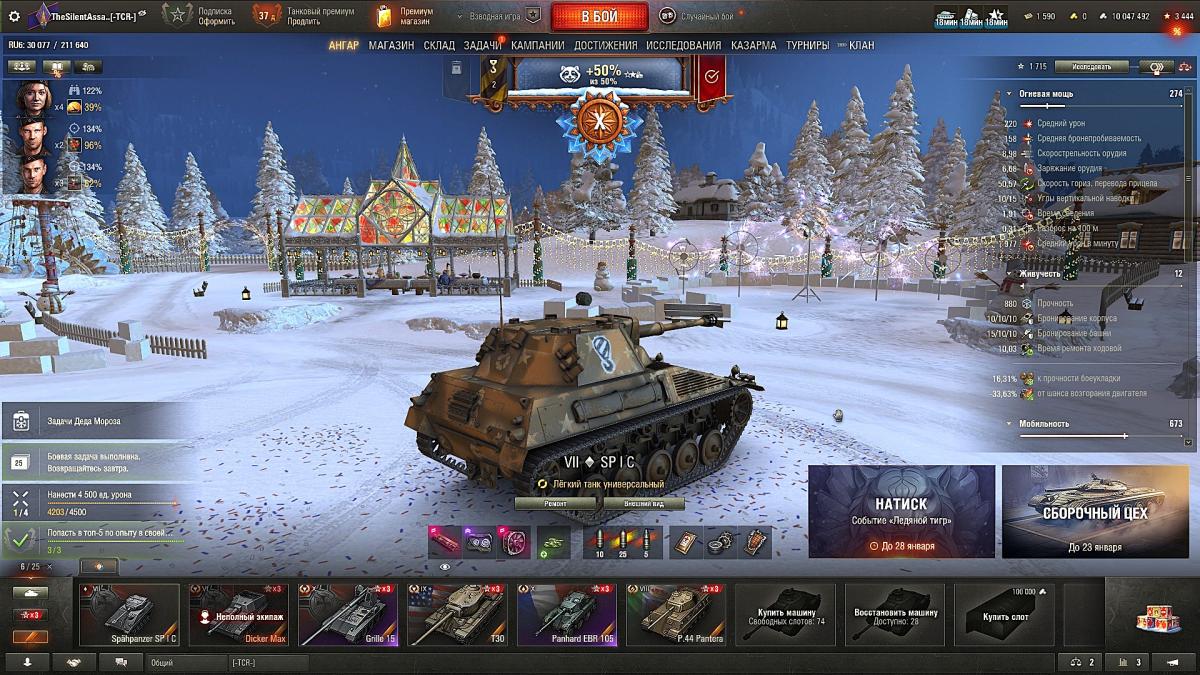Open the ИССЛЕДОВАНИЯ tab
The height and width of the screenshot is (675, 1200).
(x=683, y=45)
